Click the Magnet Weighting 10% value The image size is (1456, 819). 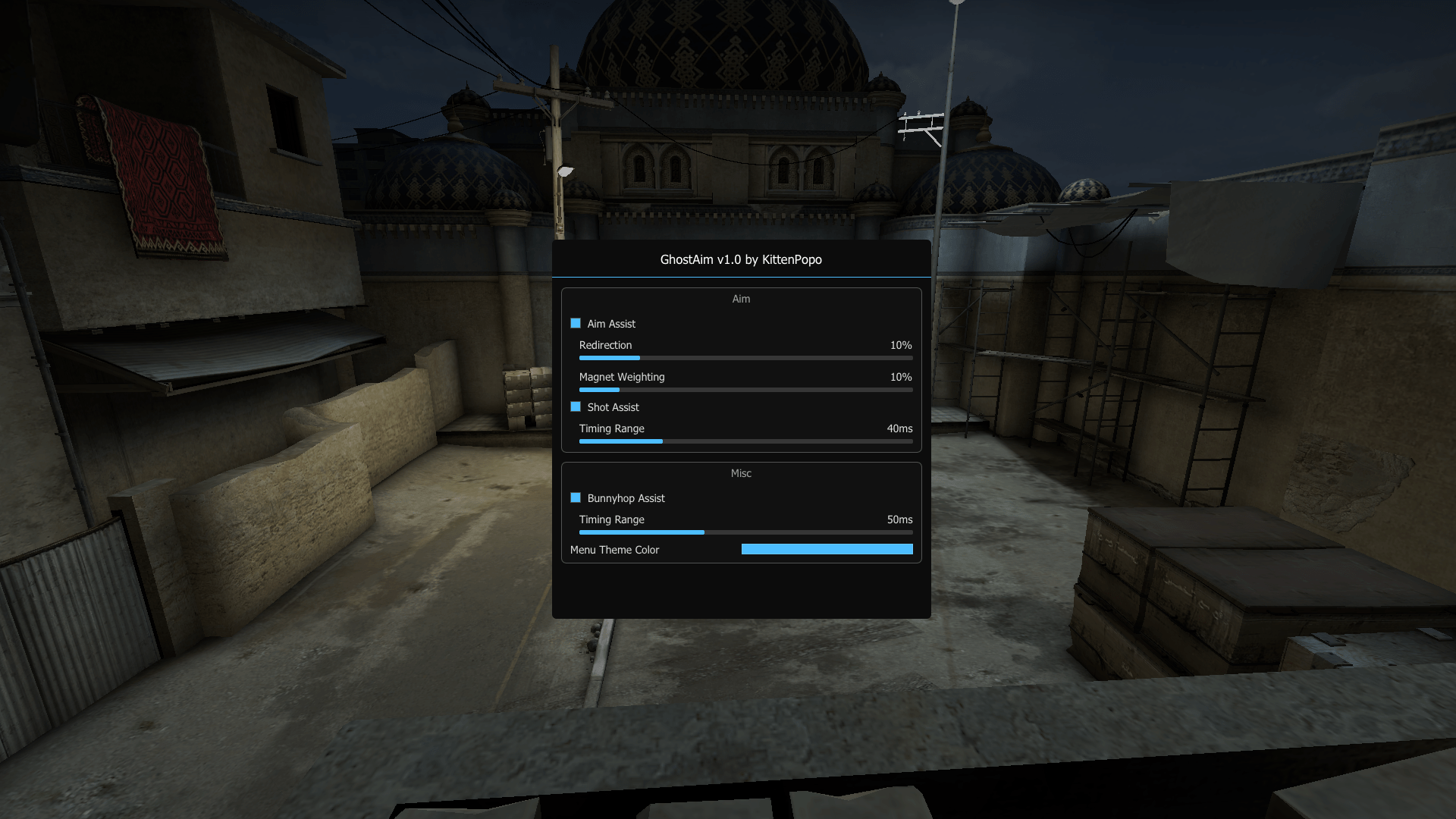pyautogui.click(x=900, y=377)
